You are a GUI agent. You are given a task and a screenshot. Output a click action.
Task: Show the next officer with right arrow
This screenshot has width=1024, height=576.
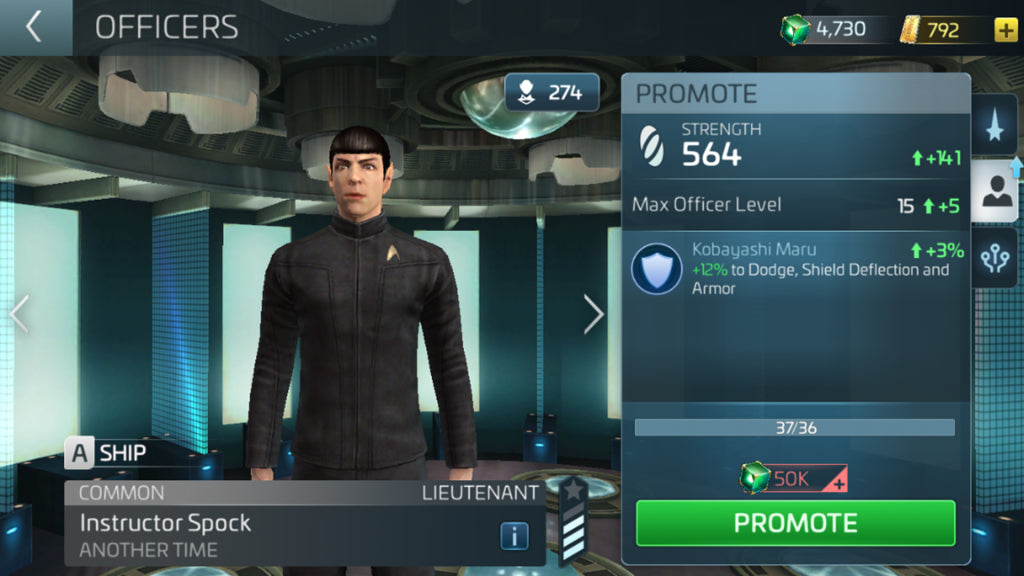coord(594,314)
